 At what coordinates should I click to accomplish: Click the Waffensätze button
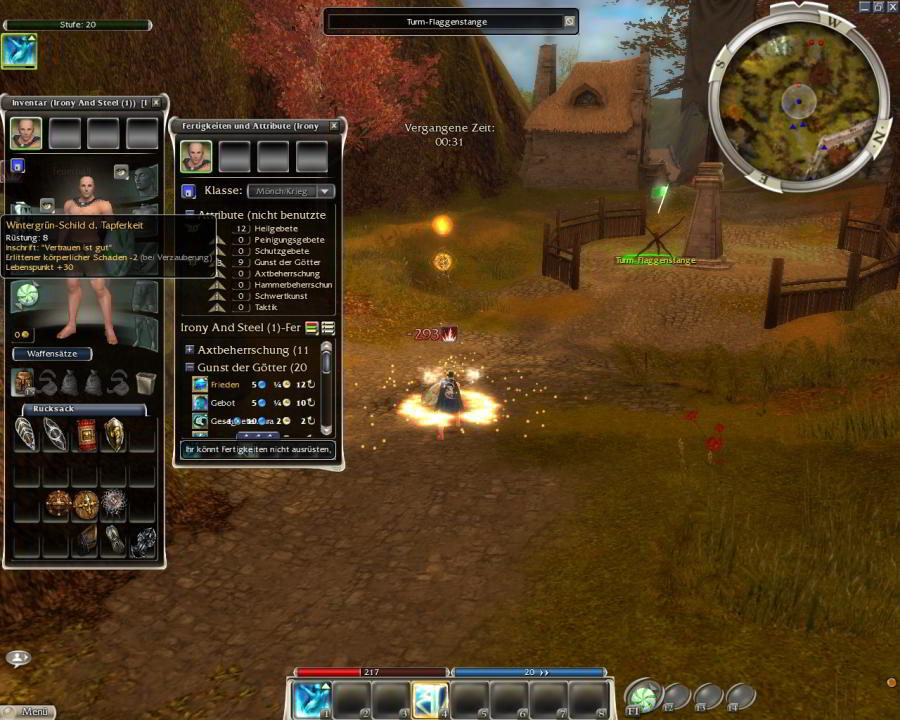[x=52, y=354]
